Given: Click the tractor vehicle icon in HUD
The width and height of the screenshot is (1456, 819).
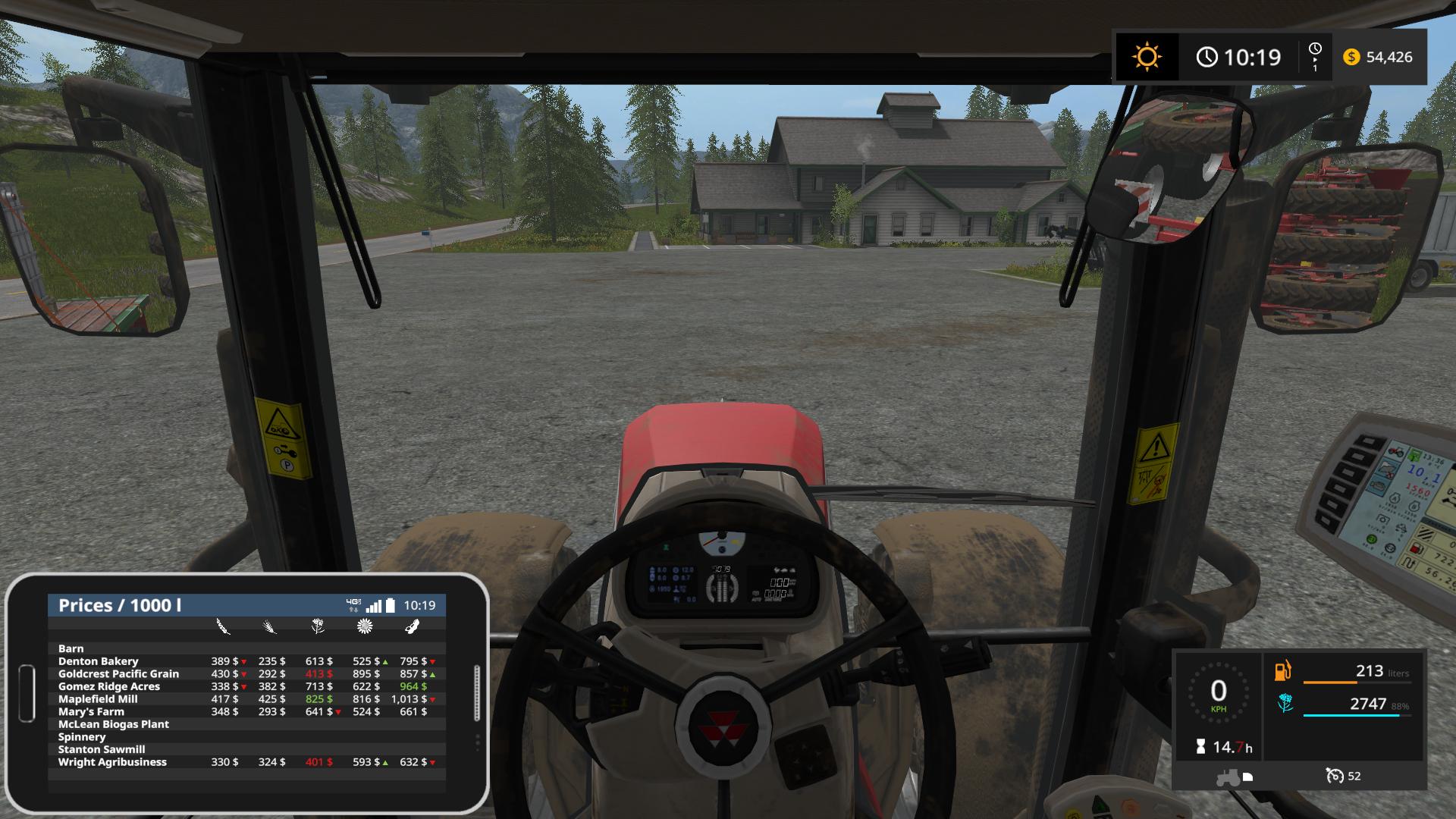Looking at the screenshot, I should pyautogui.click(x=1228, y=777).
